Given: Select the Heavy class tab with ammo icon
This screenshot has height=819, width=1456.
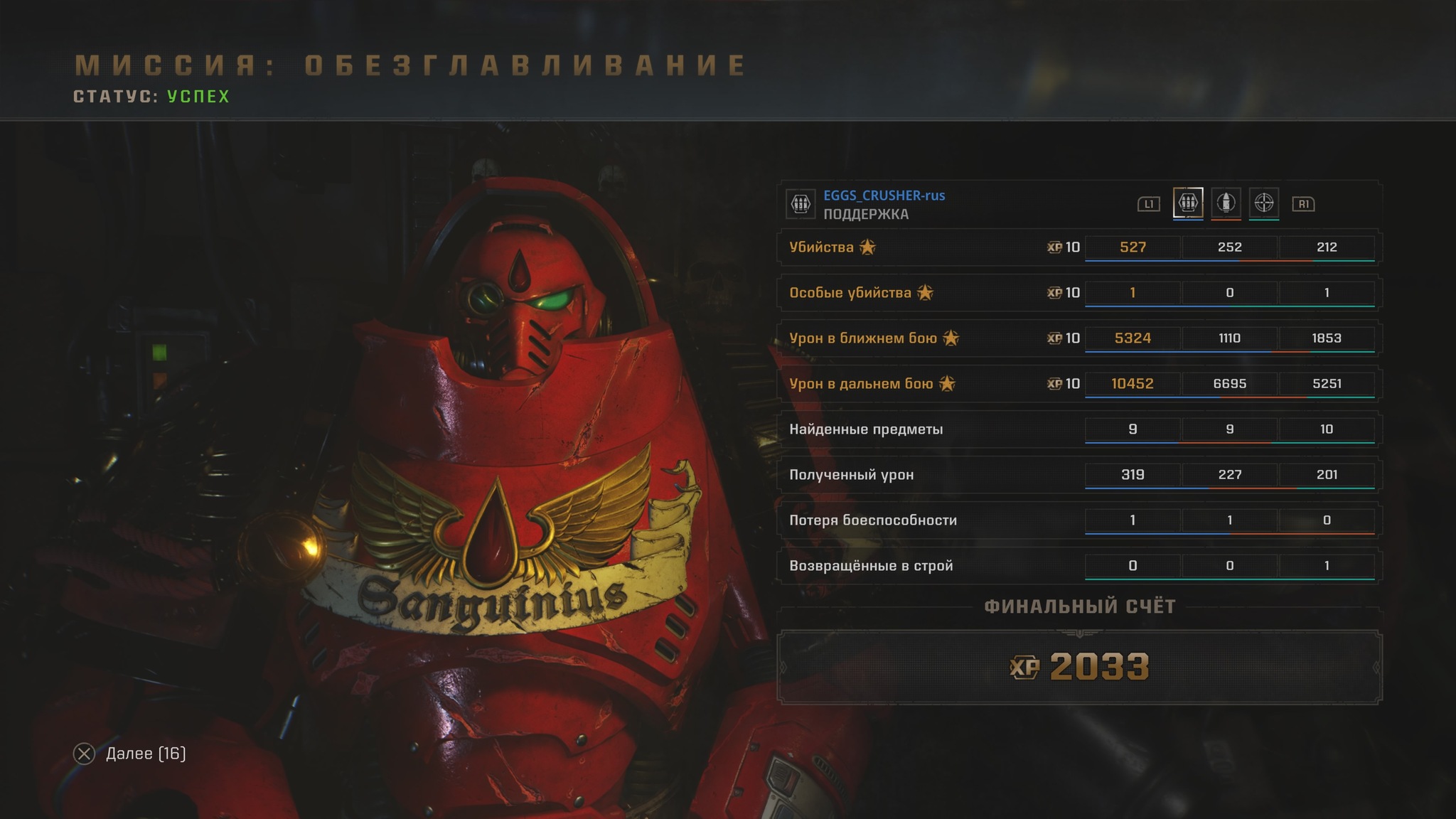Looking at the screenshot, I should [1188, 203].
